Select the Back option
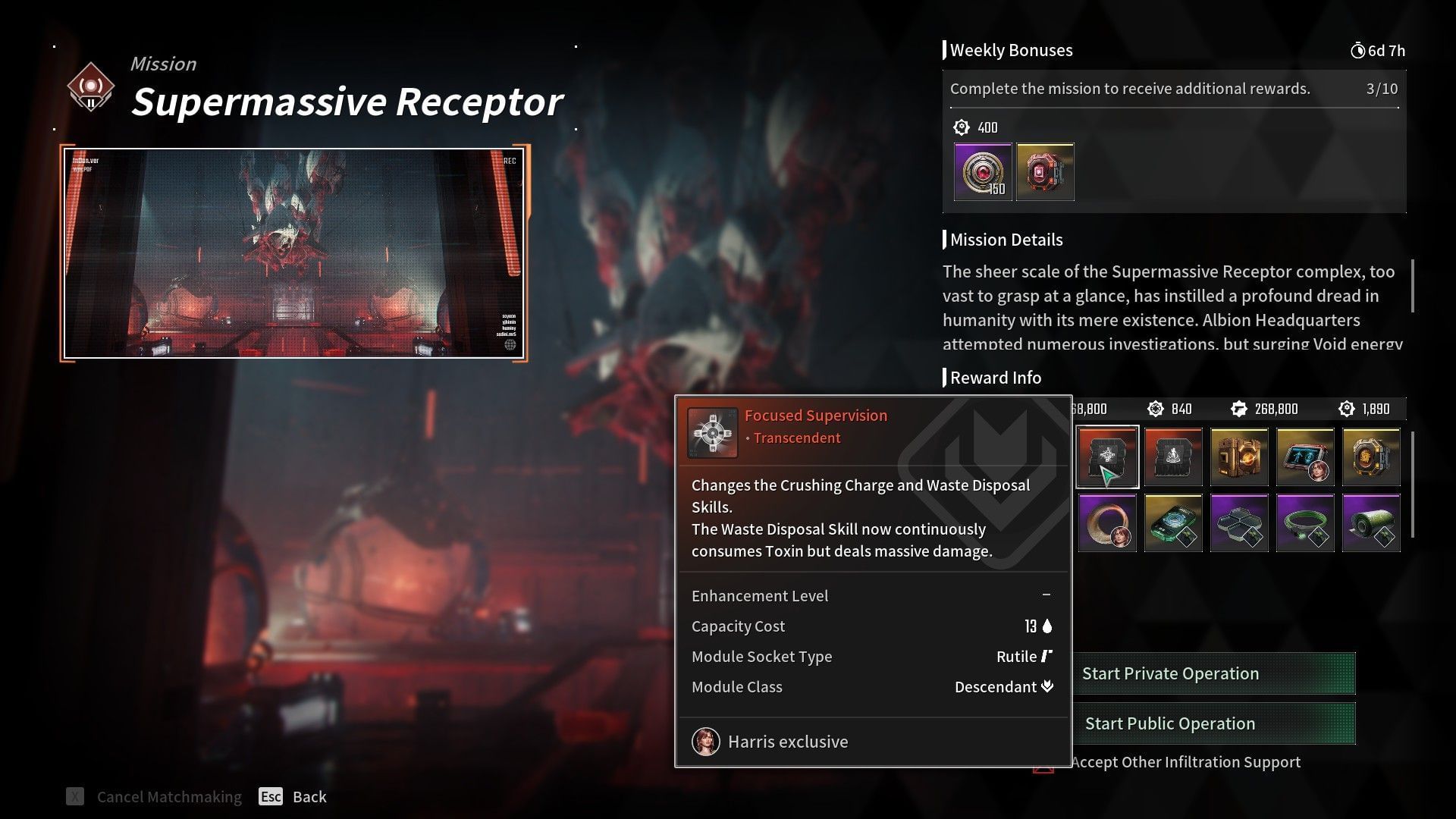 [x=308, y=796]
